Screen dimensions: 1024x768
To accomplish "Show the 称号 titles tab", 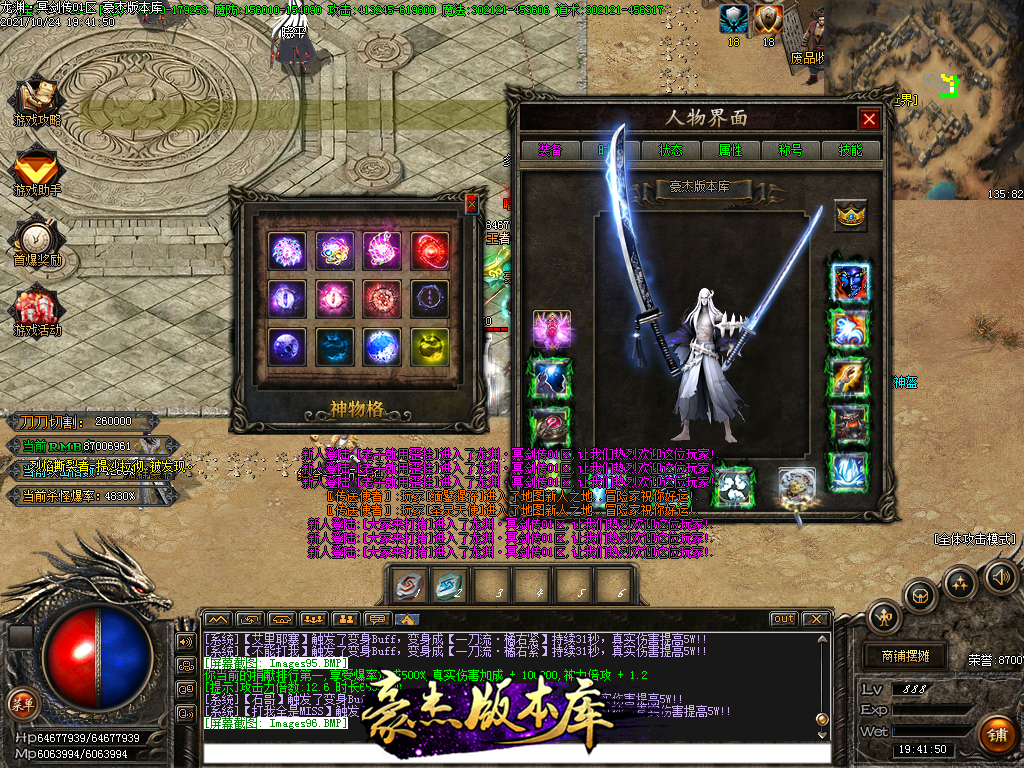I will [790, 150].
